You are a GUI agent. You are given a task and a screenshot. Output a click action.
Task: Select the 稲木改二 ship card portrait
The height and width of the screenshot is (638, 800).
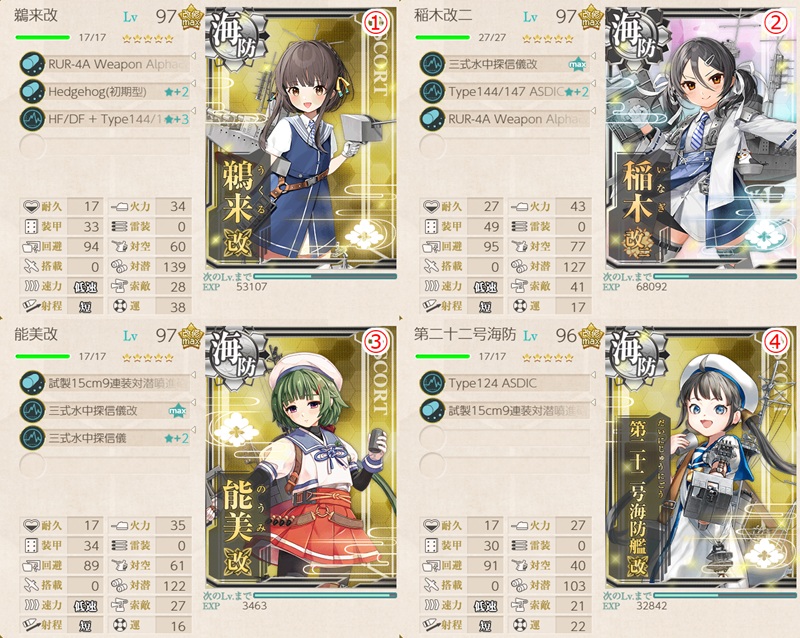pyautogui.click(x=693, y=150)
